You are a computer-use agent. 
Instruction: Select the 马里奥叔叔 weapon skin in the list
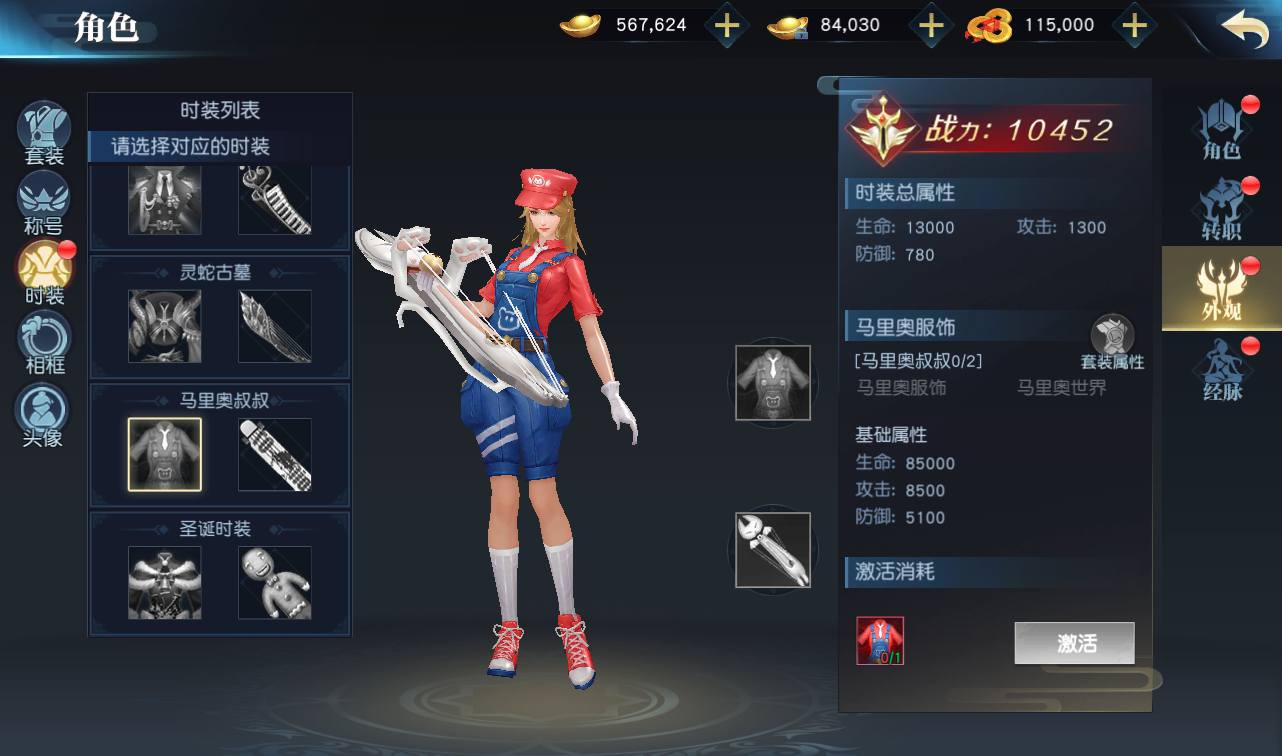click(274, 455)
